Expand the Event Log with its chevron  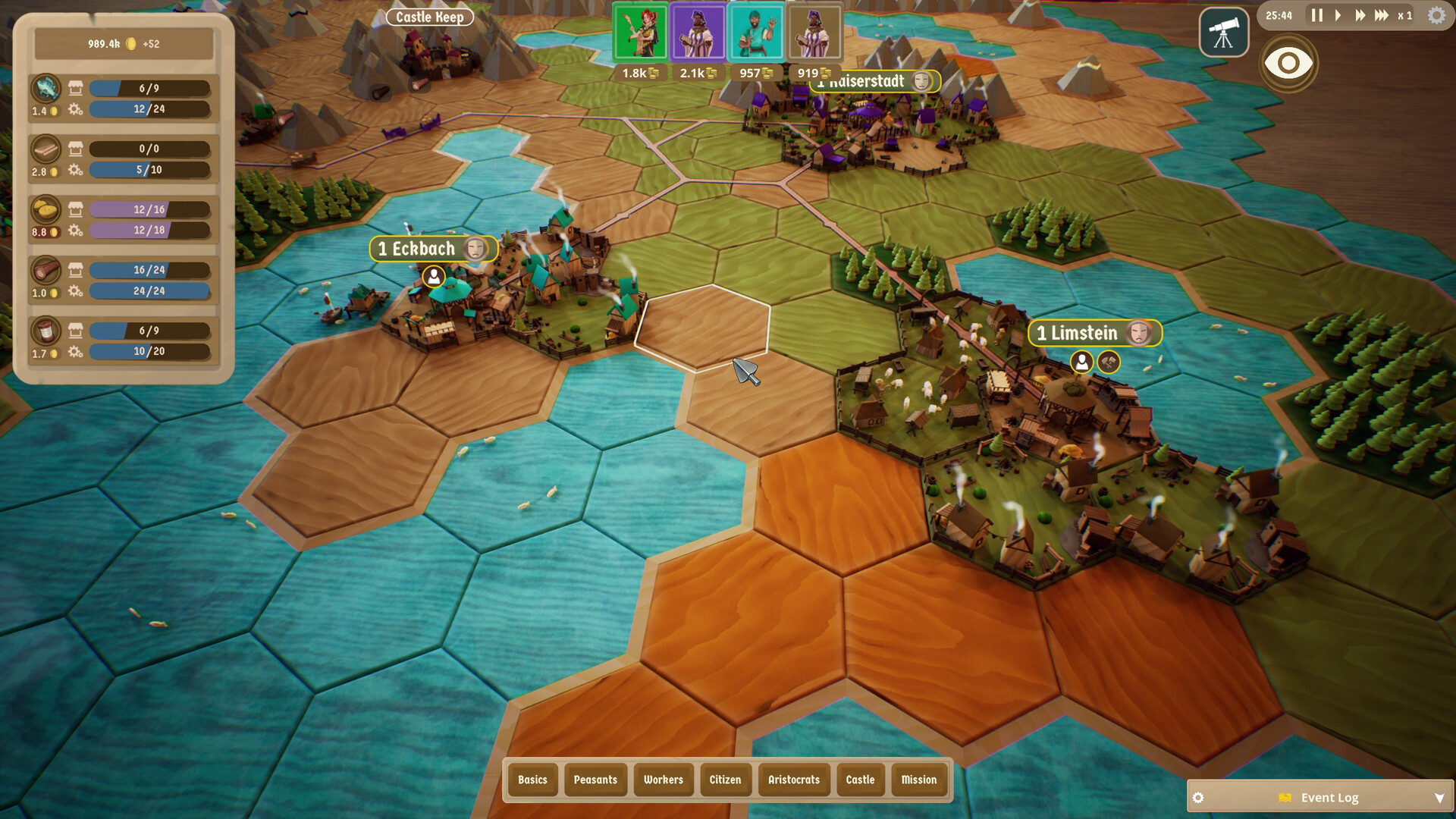(x=1440, y=797)
